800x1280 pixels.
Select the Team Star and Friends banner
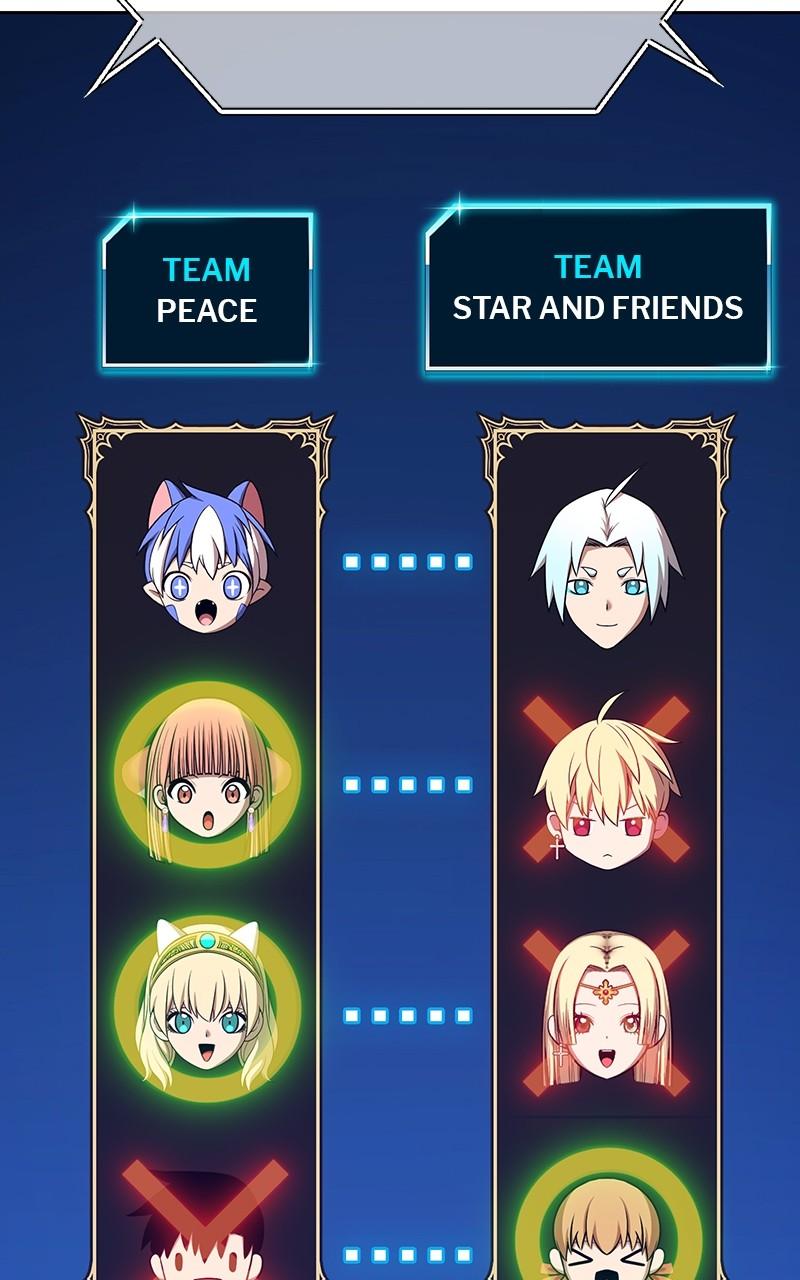(x=598, y=288)
